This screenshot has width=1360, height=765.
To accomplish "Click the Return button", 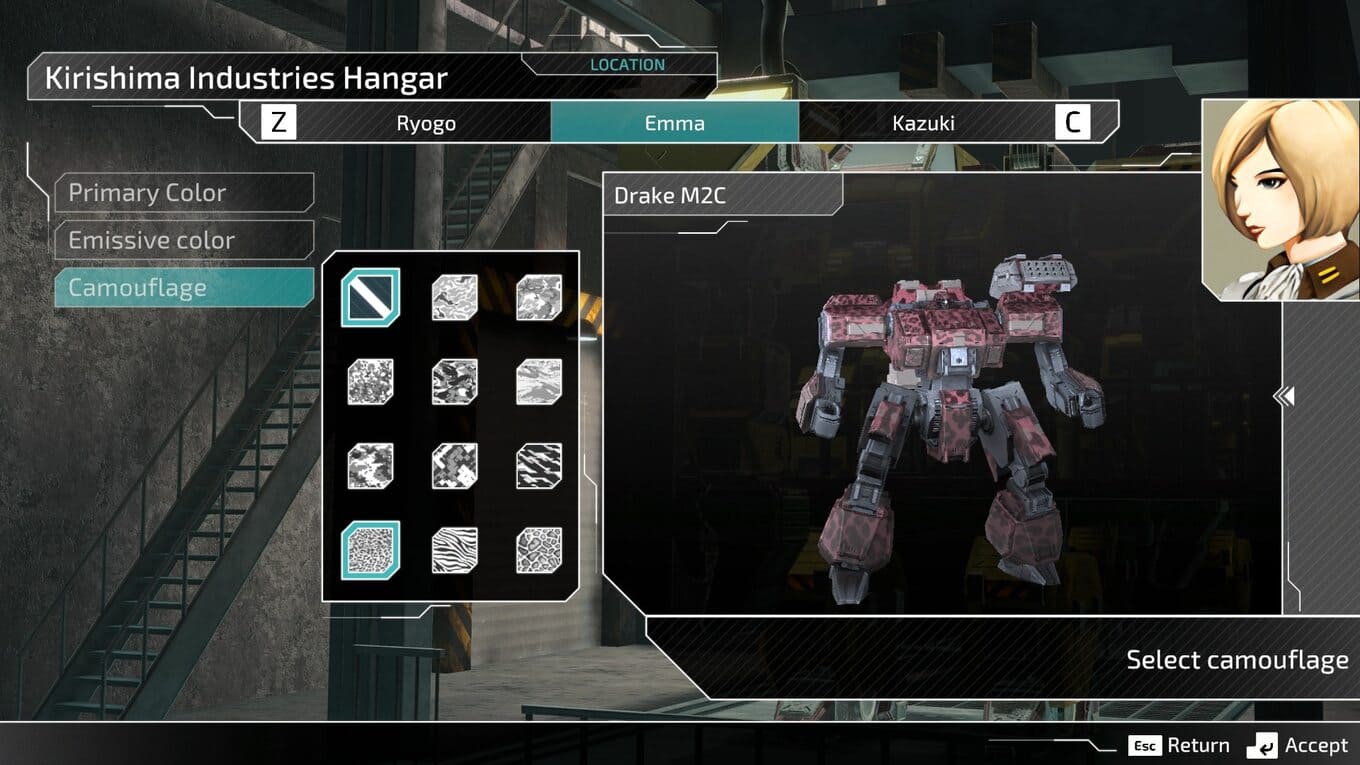I will tap(1180, 745).
